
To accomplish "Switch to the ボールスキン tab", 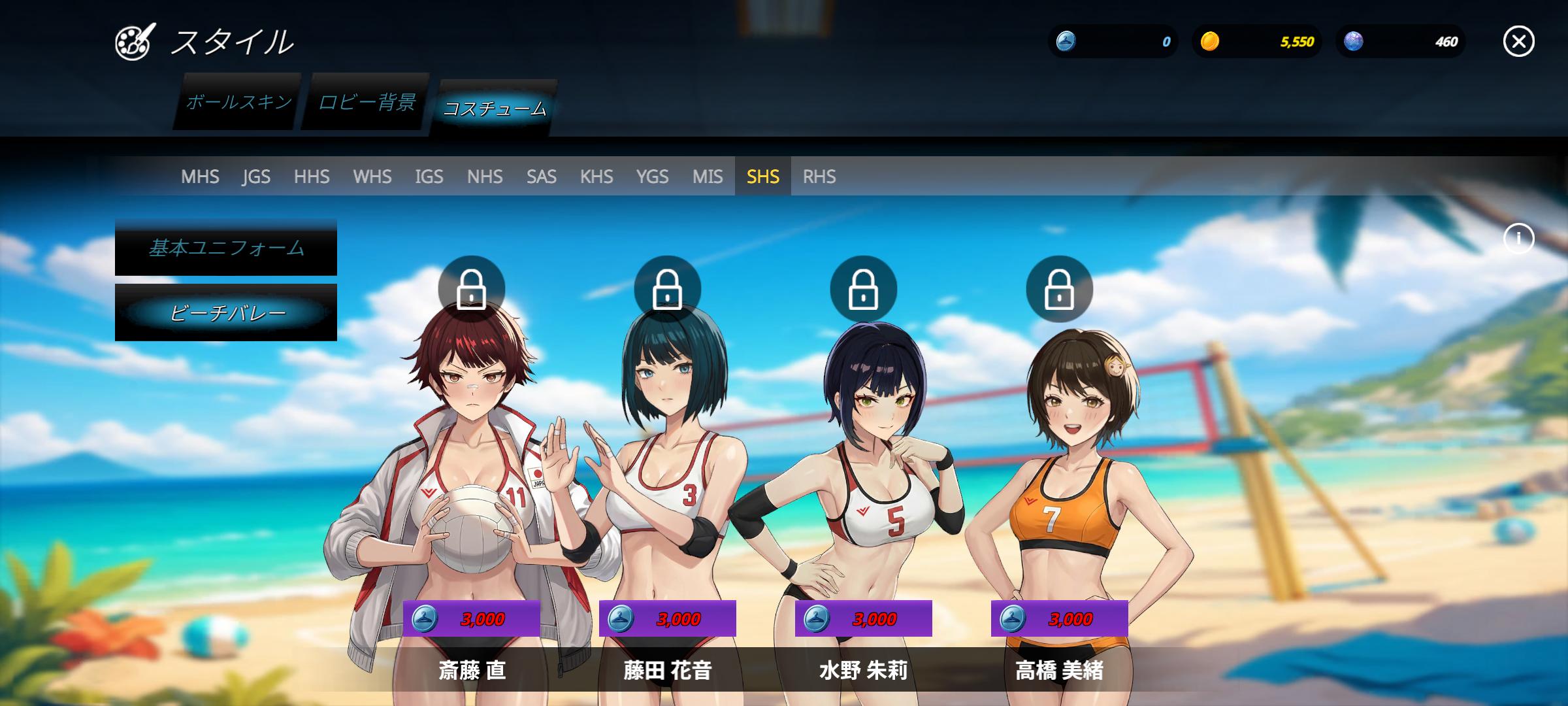I will [238, 102].
